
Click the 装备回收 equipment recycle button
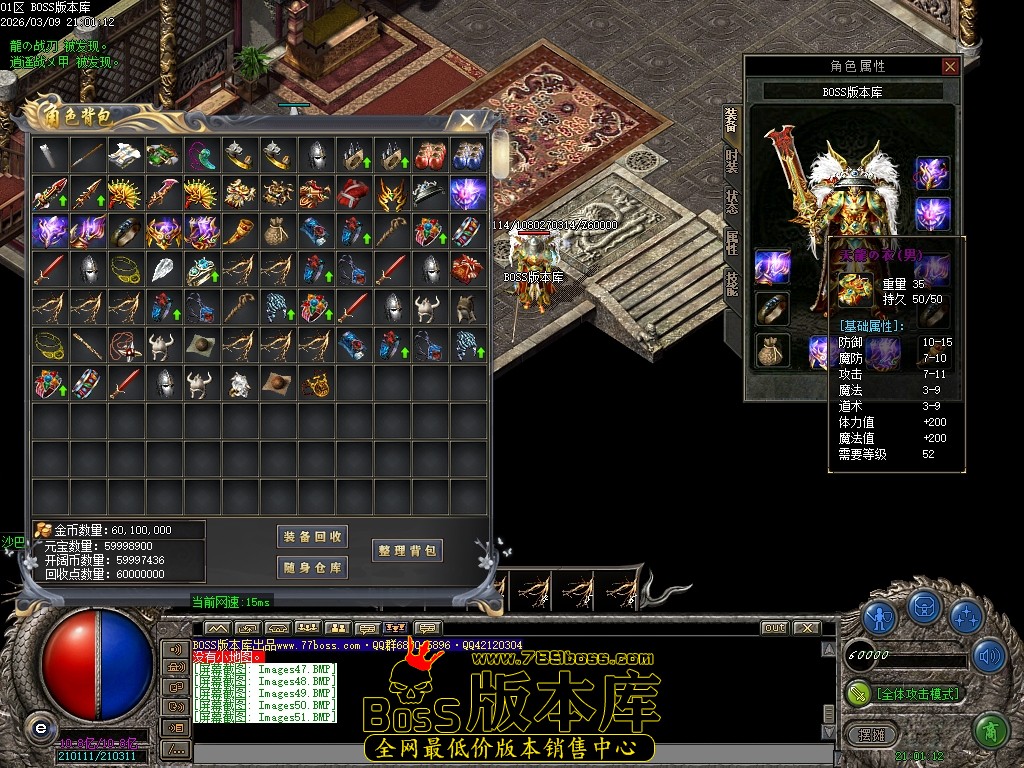point(312,537)
